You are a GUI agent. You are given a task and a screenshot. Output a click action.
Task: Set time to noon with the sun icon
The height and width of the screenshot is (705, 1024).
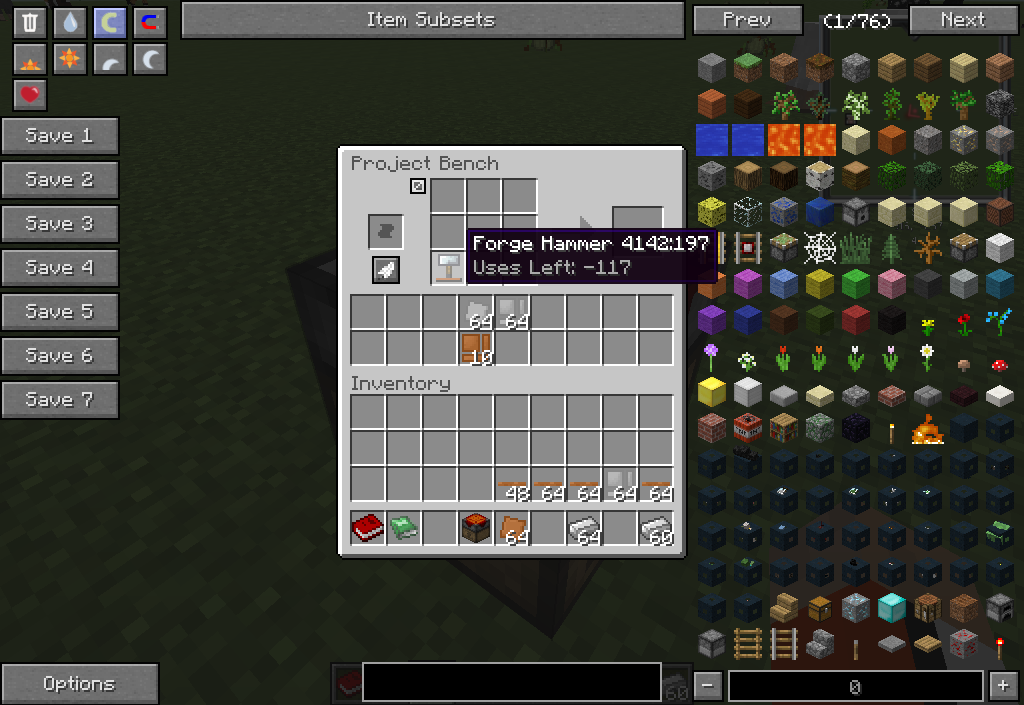pos(70,60)
